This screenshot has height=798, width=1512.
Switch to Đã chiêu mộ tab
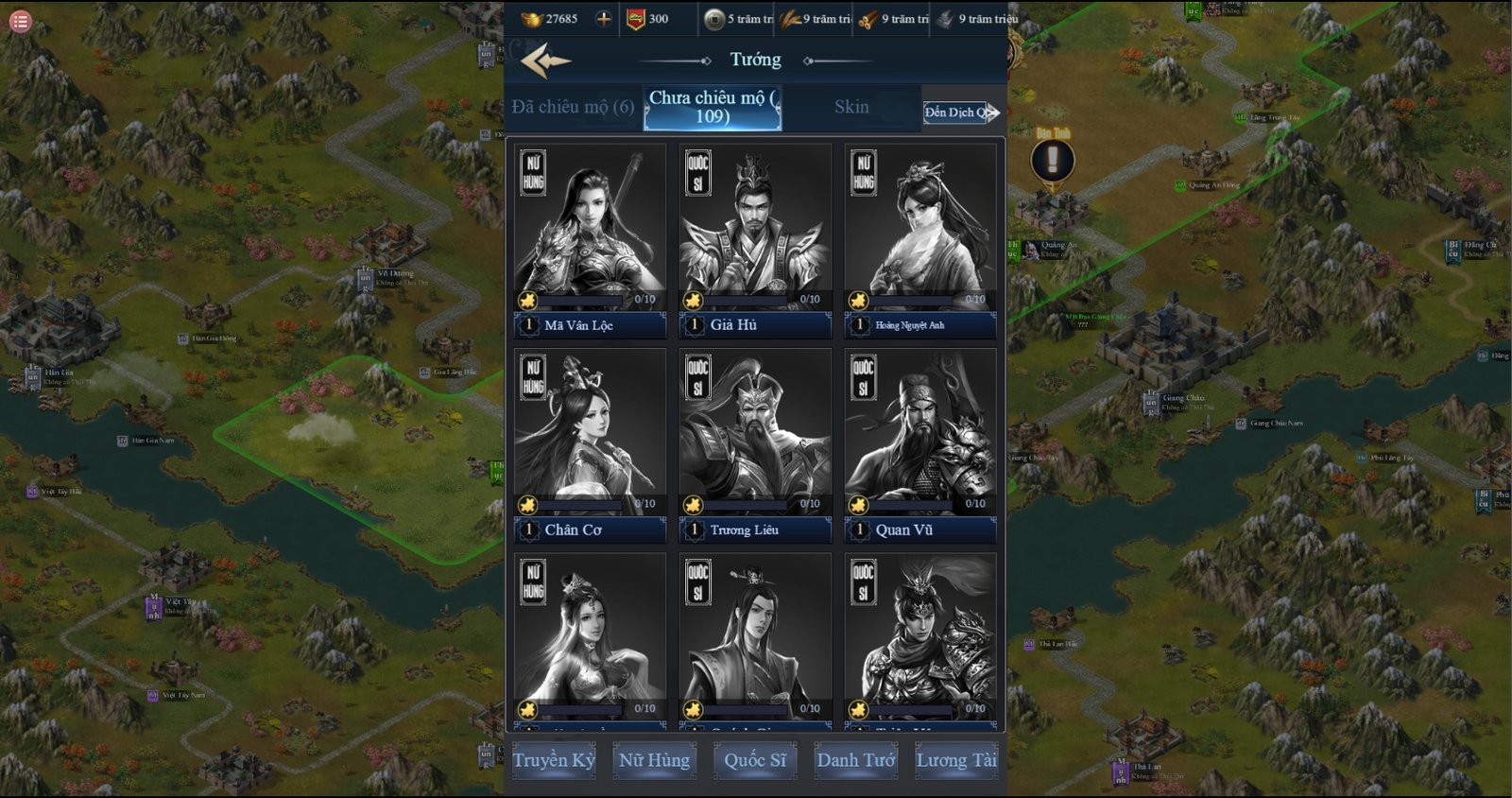coord(573,107)
